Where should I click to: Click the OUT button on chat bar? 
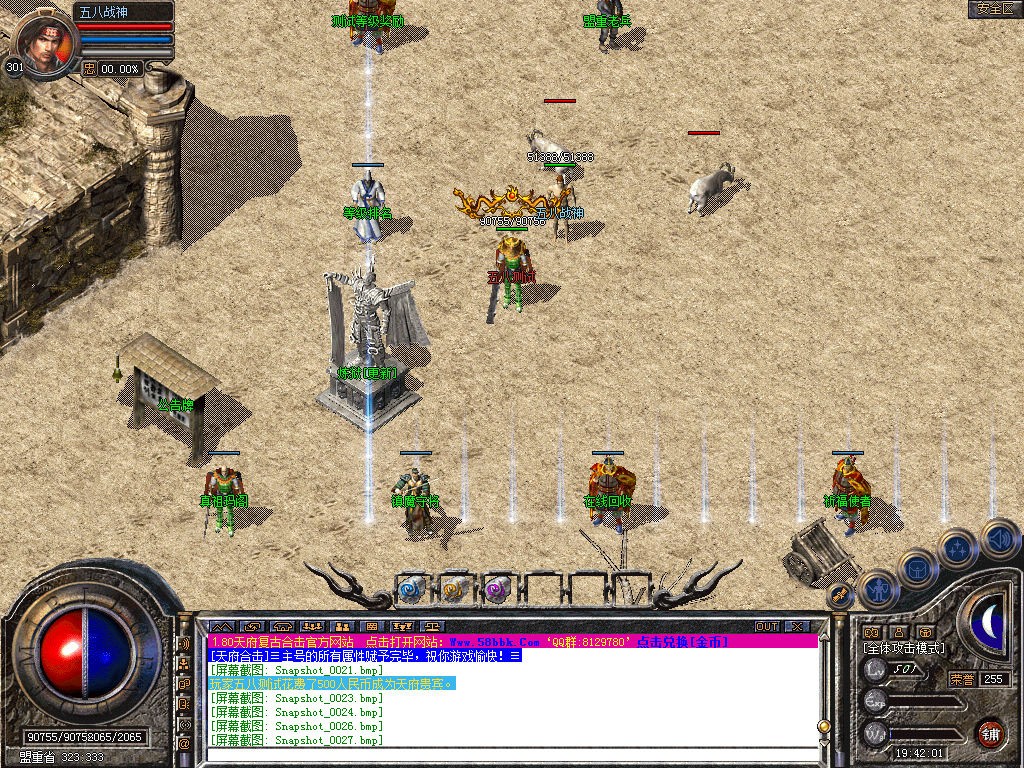click(x=767, y=626)
